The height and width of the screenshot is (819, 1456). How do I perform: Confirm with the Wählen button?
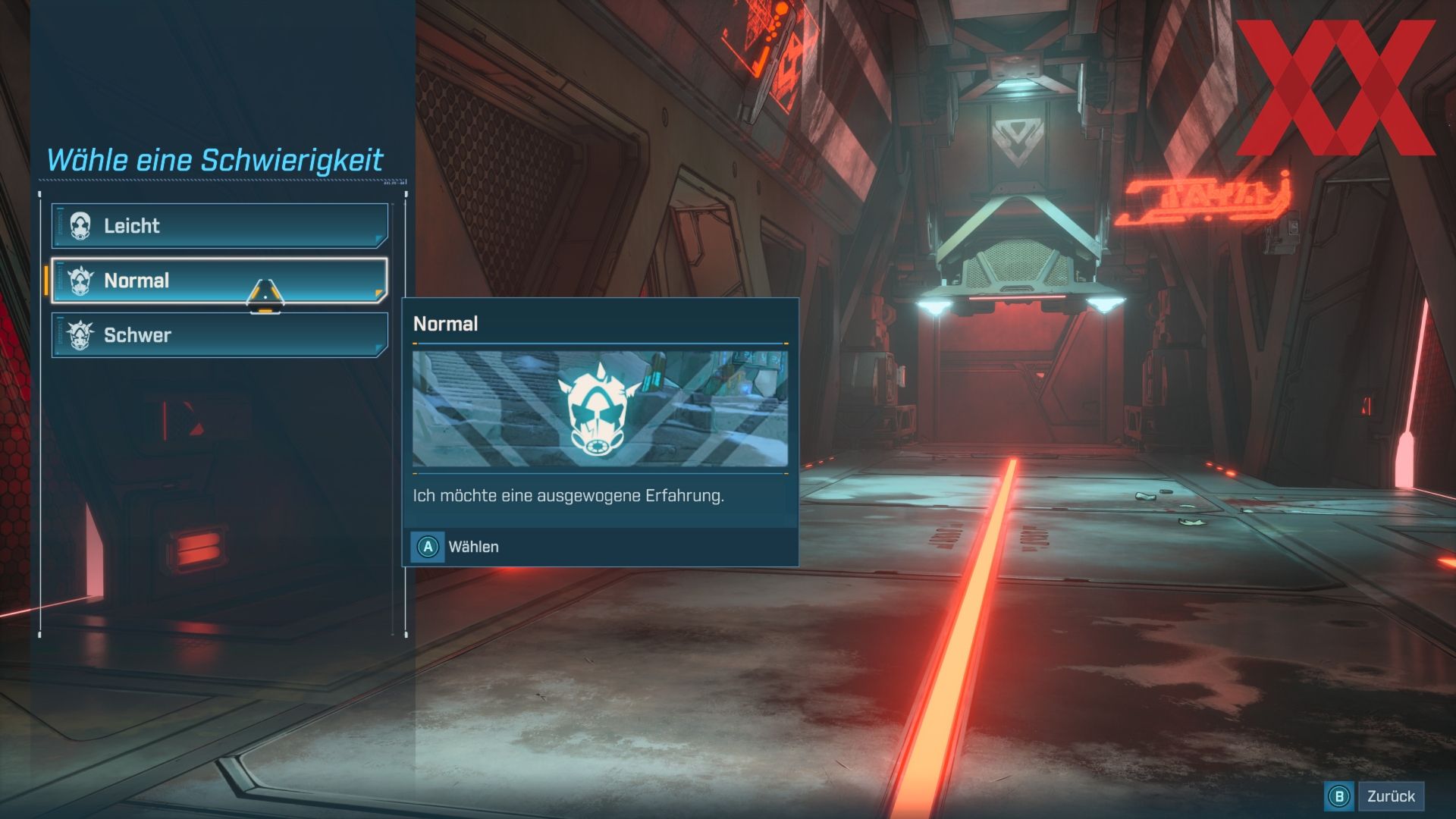[456, 547]
